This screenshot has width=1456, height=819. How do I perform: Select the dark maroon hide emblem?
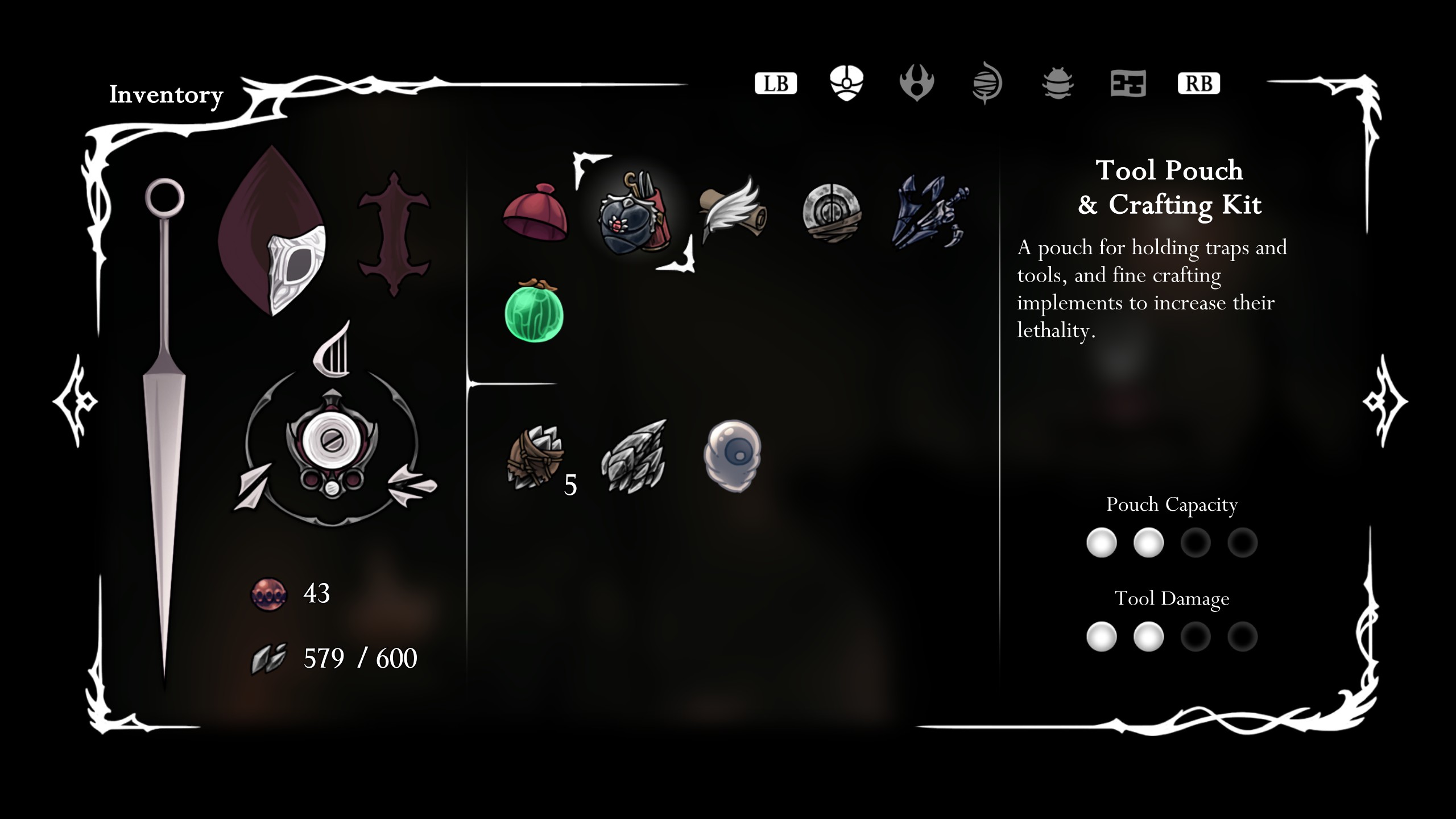[x=394, y=233]
